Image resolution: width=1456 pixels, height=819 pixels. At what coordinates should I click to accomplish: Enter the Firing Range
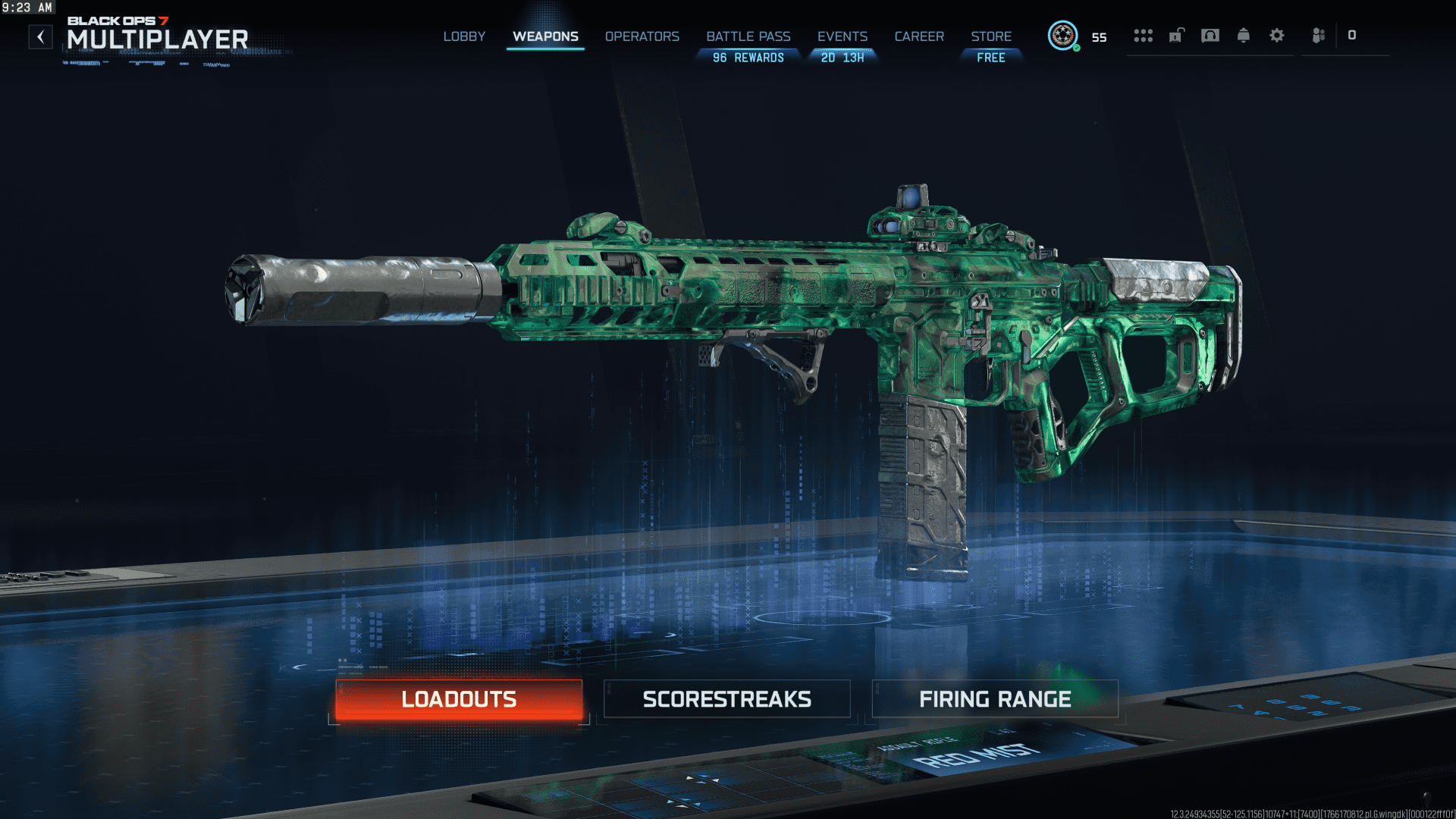click(x=995, y=699)
